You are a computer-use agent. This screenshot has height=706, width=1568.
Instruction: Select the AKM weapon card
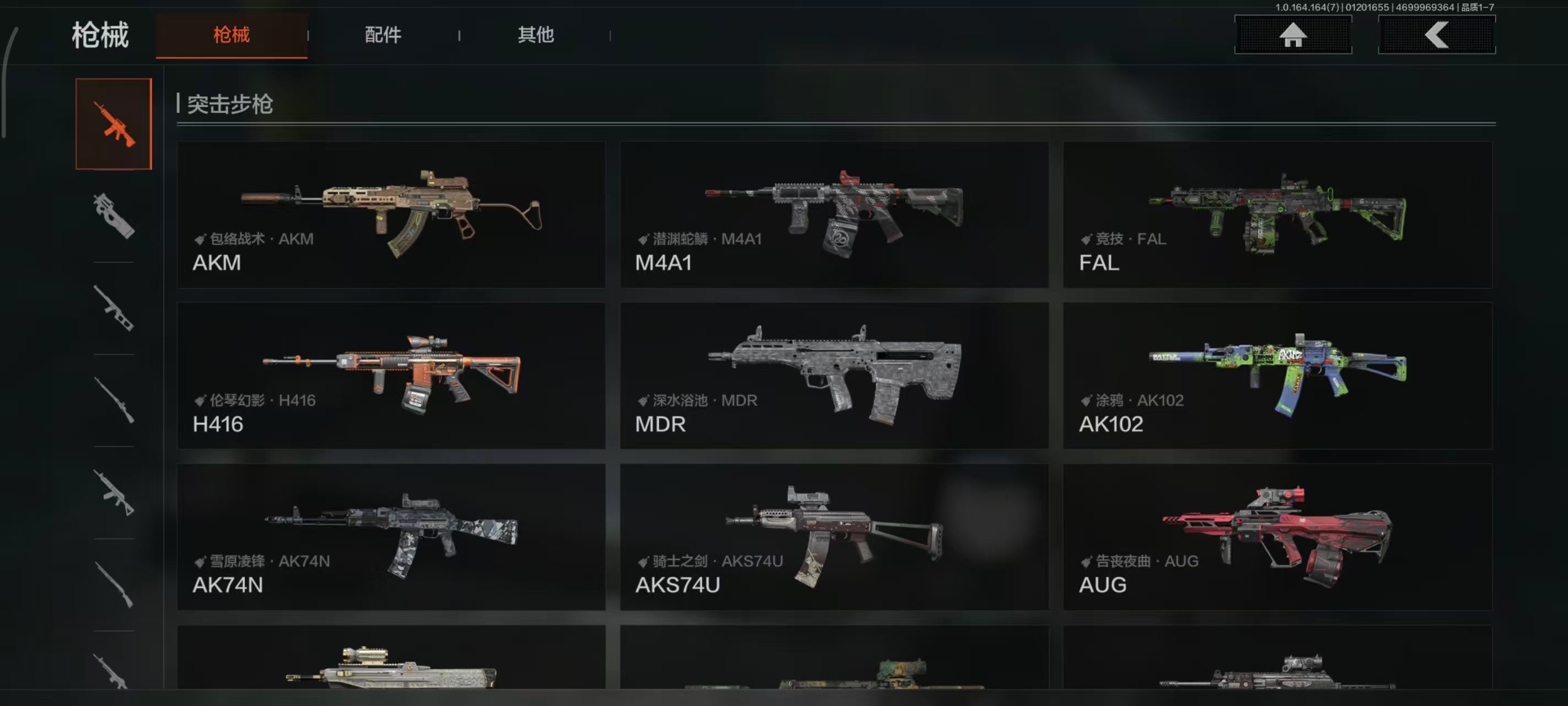click(x=391, y=215)
